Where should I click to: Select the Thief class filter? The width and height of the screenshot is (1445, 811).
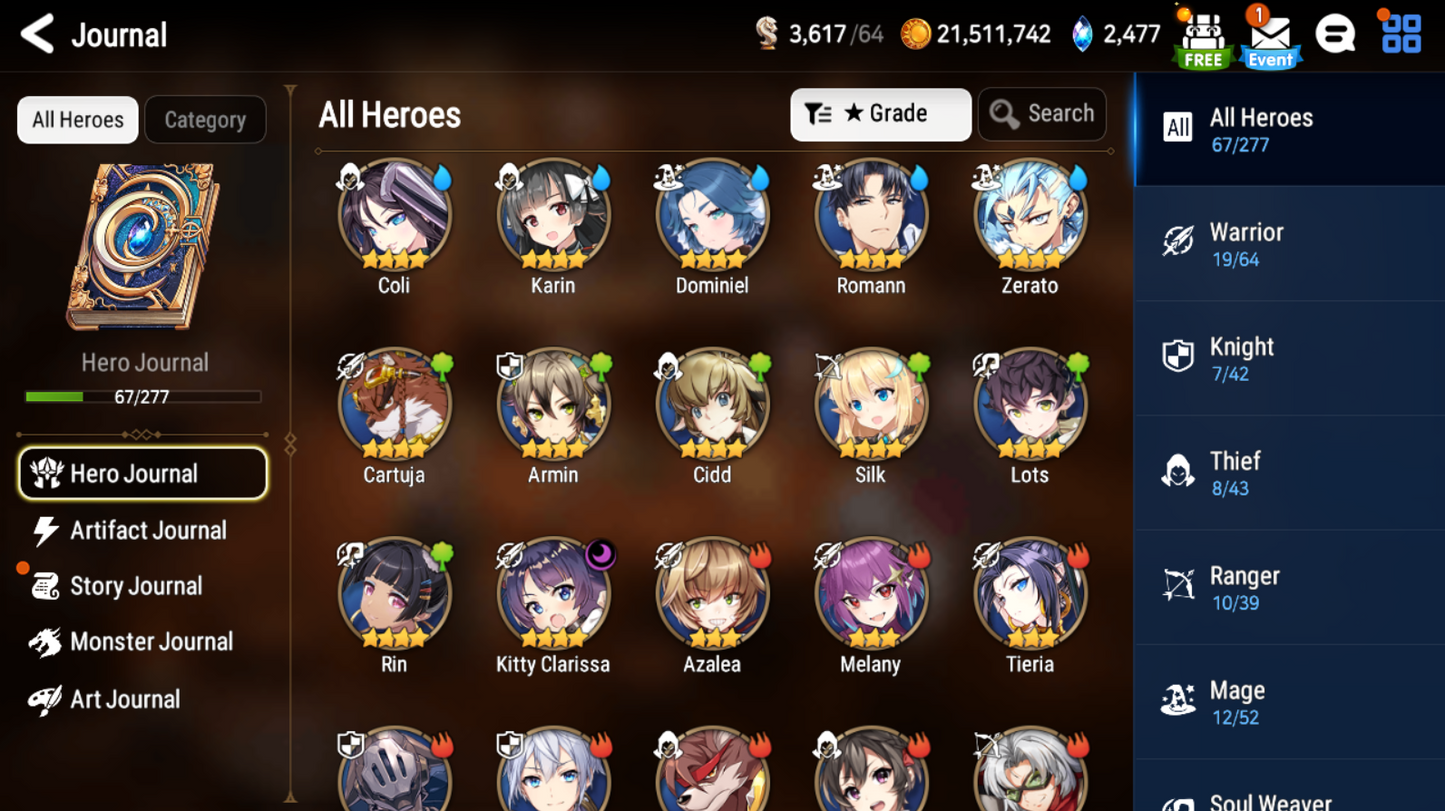point(1289,472)
